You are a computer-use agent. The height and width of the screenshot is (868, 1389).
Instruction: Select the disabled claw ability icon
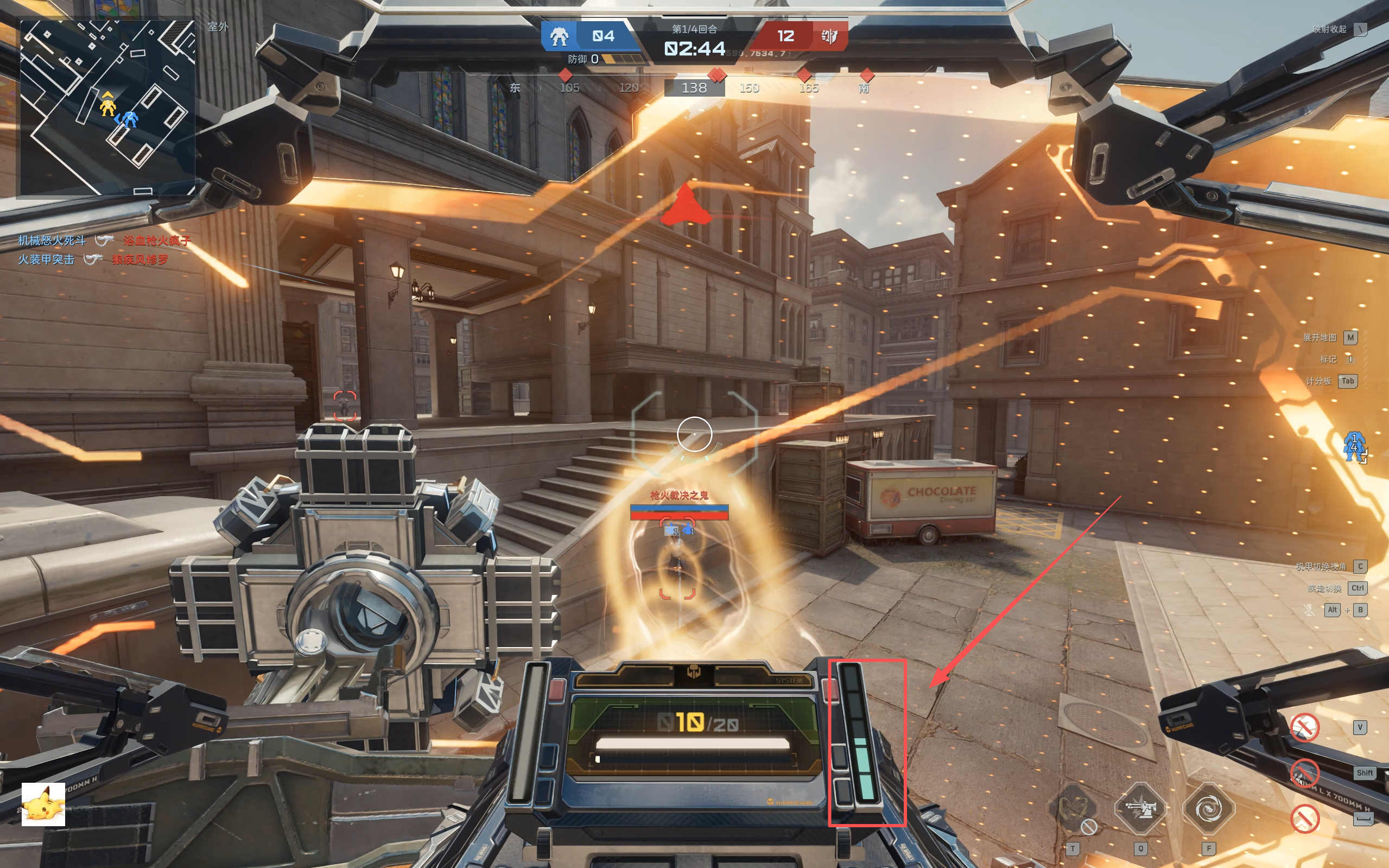click(x=1072, y=809)
